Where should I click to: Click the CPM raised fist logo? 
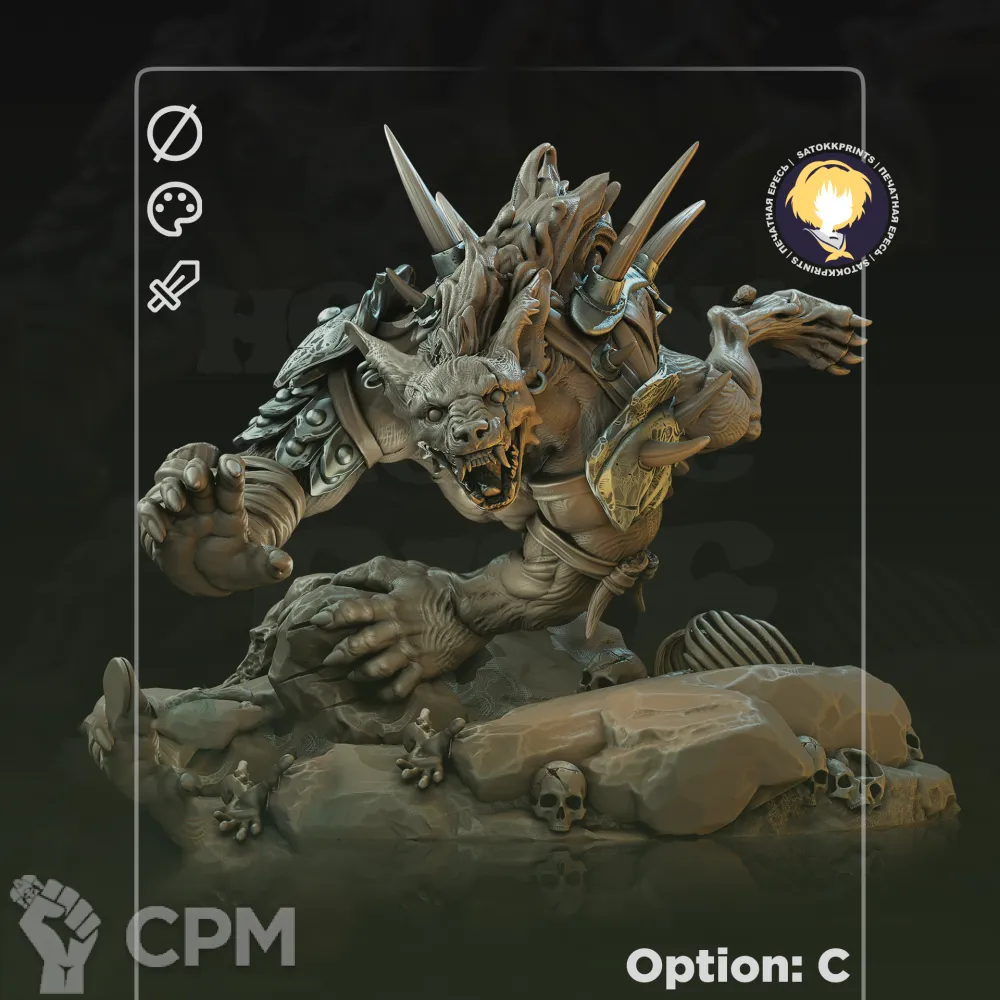coord(54,932)
